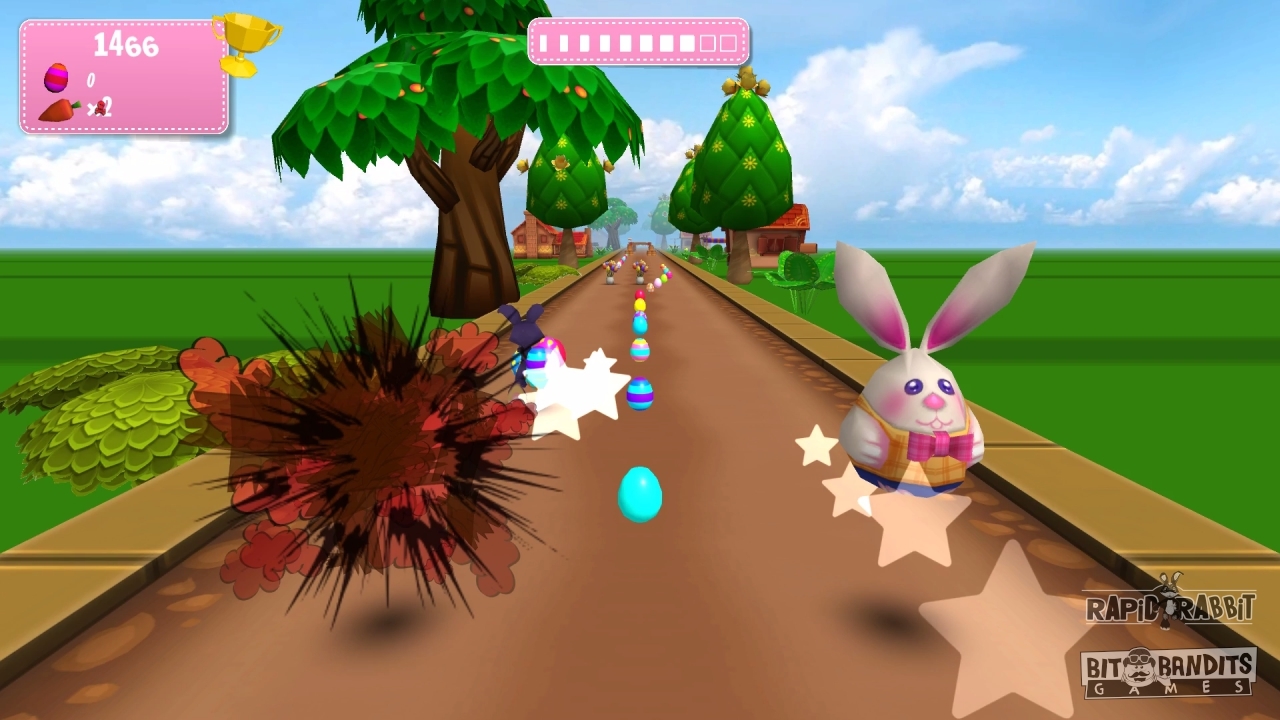
Task: Click the gold trophy icon beside the score
Action: coord(245,40)
